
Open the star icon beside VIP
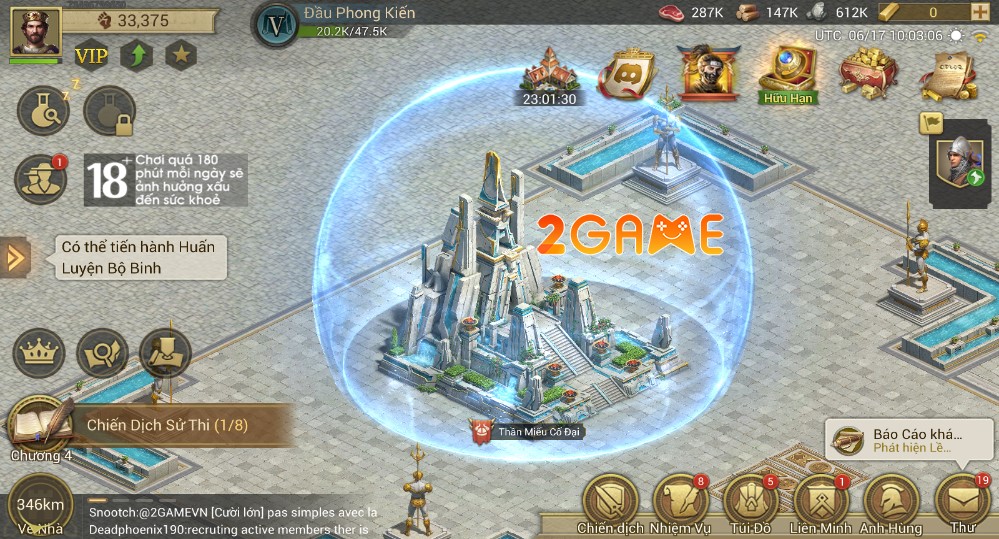tap(181, 54)
